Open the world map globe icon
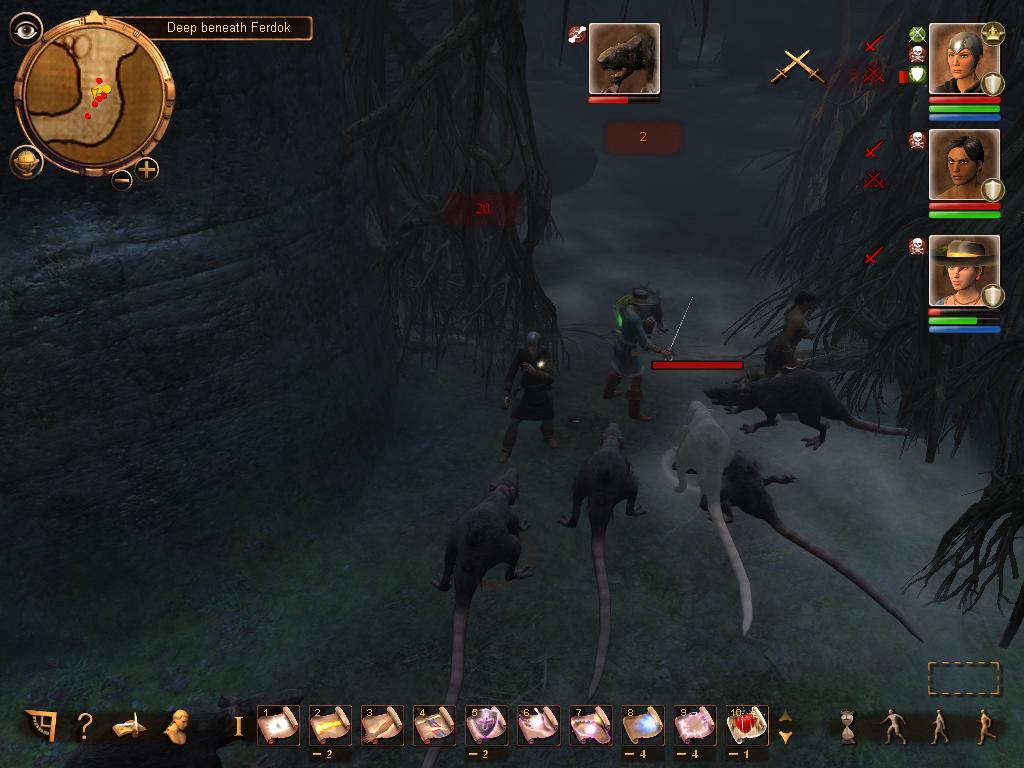Image resolution: width=1024 pixels, height=768 pixels. pyautogui.click(x=25, y=160)
